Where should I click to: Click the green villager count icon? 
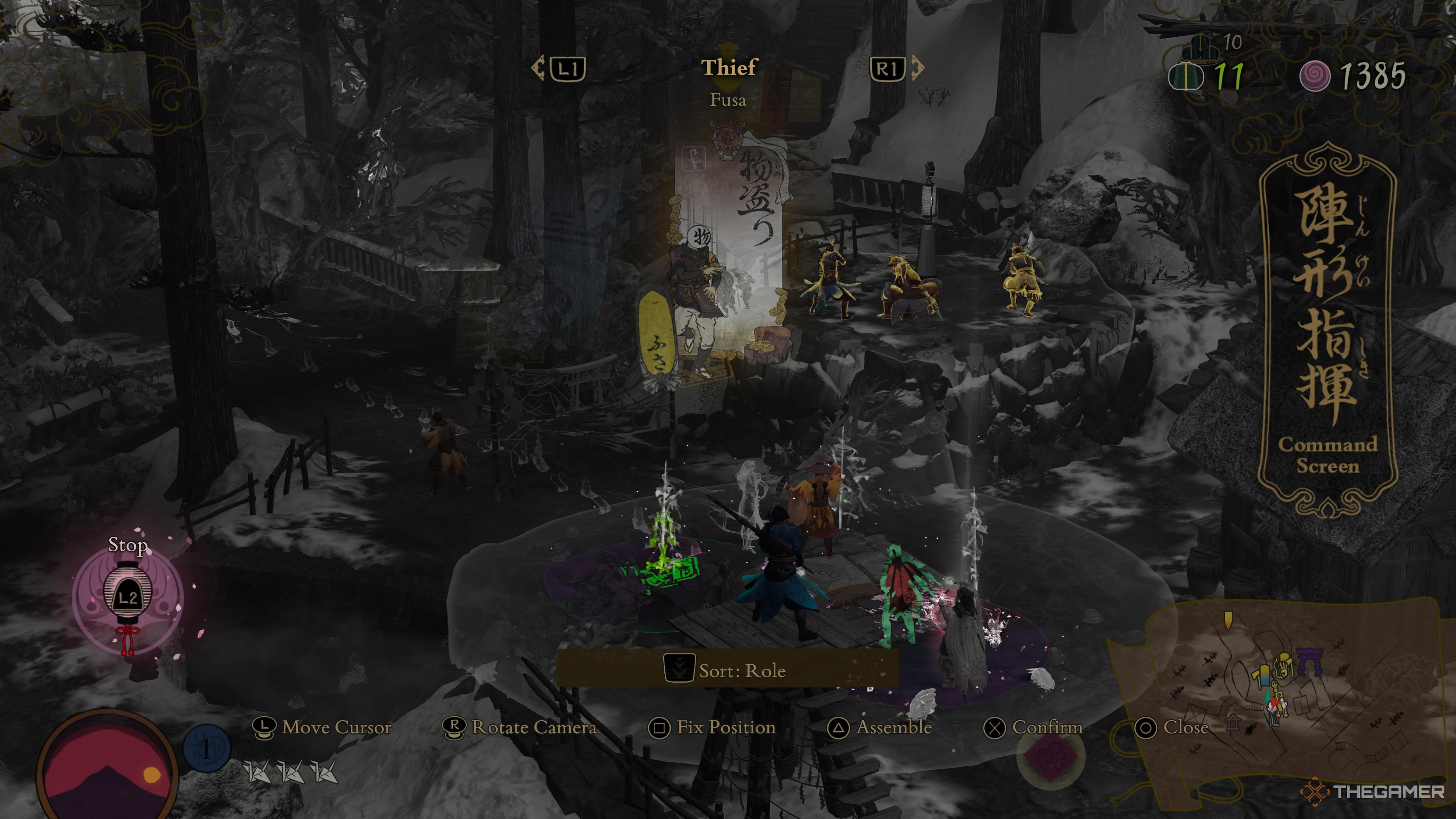[x=1185, y=76]
